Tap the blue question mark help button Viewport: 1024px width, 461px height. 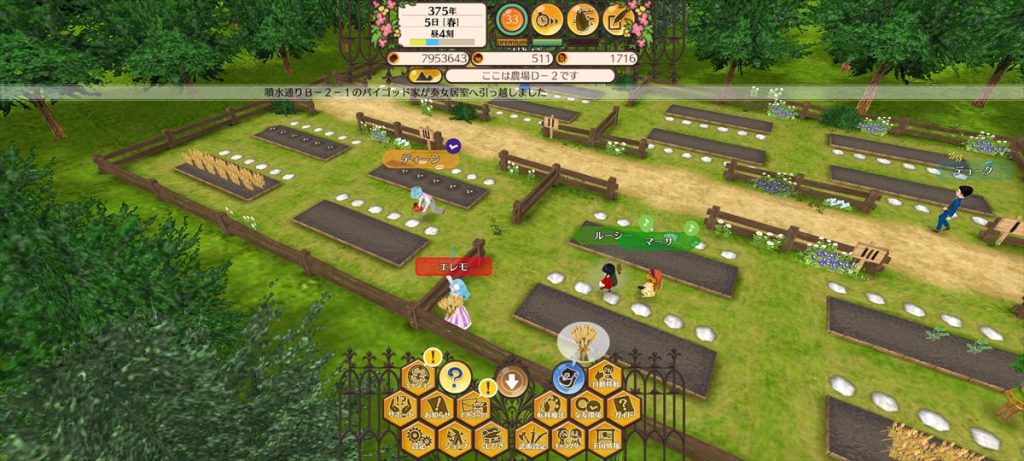455,377
